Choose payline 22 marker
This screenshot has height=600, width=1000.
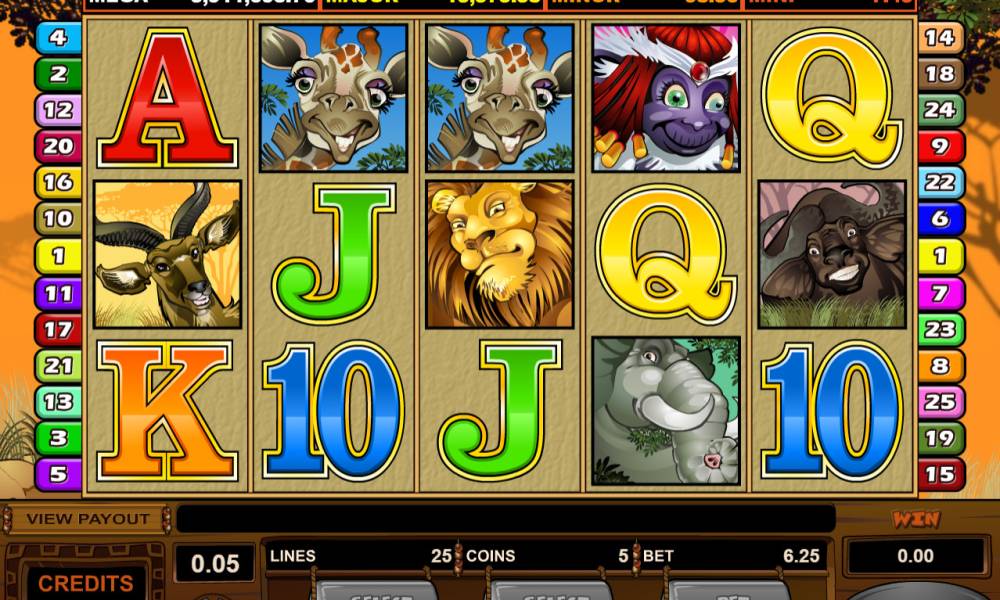940,183
